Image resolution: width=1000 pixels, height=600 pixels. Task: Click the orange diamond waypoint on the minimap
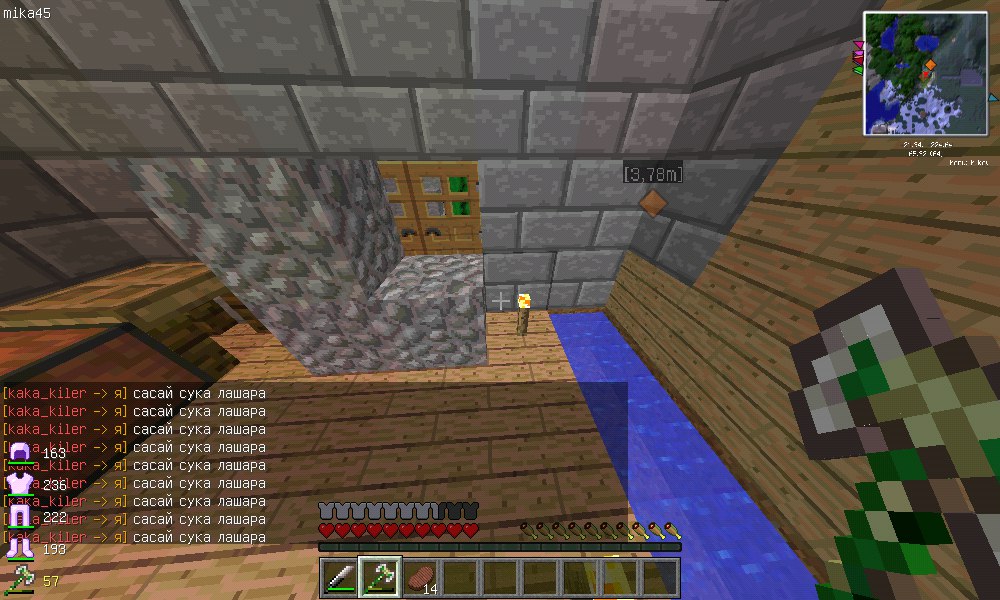click(931, 64)
